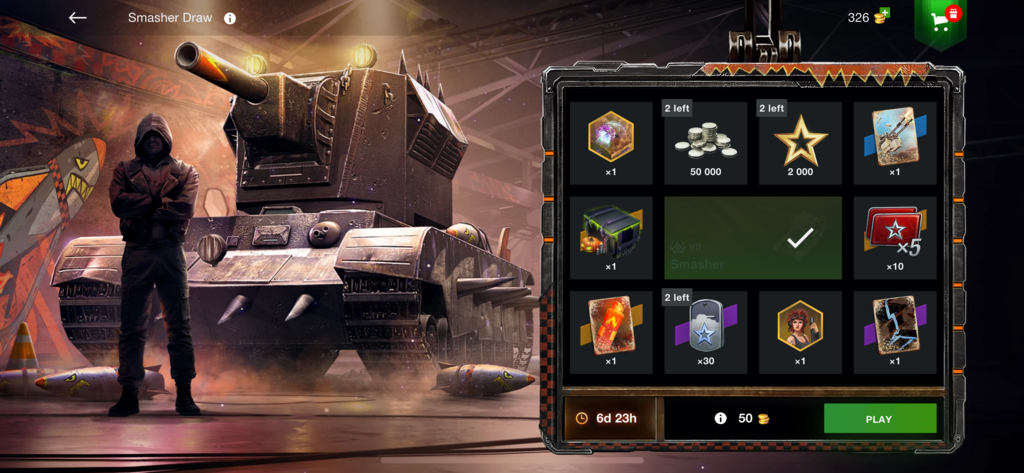The width and height of the screenshot is (1024, 473).
Task: View the hexagonal glowing gem reward
Action: click(x=611, y=143)
